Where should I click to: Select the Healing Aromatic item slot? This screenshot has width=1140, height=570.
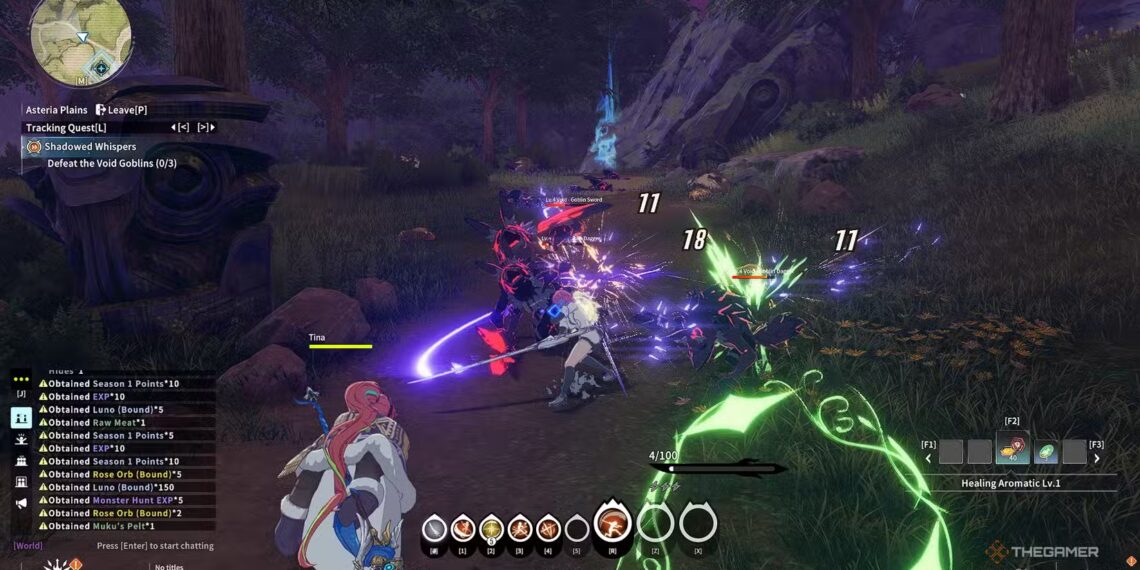coord(1013,452)
